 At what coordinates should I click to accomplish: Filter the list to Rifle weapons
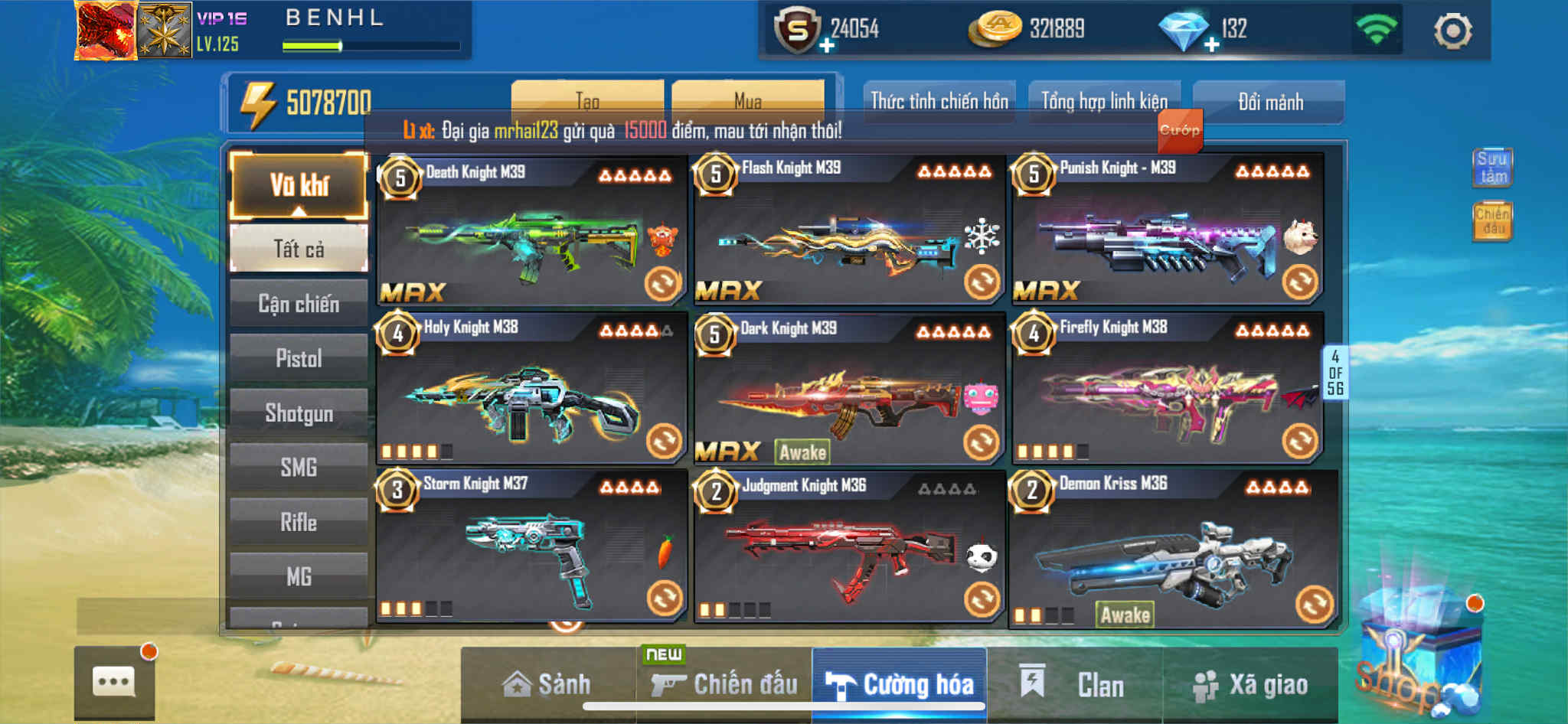pos(299,522)
